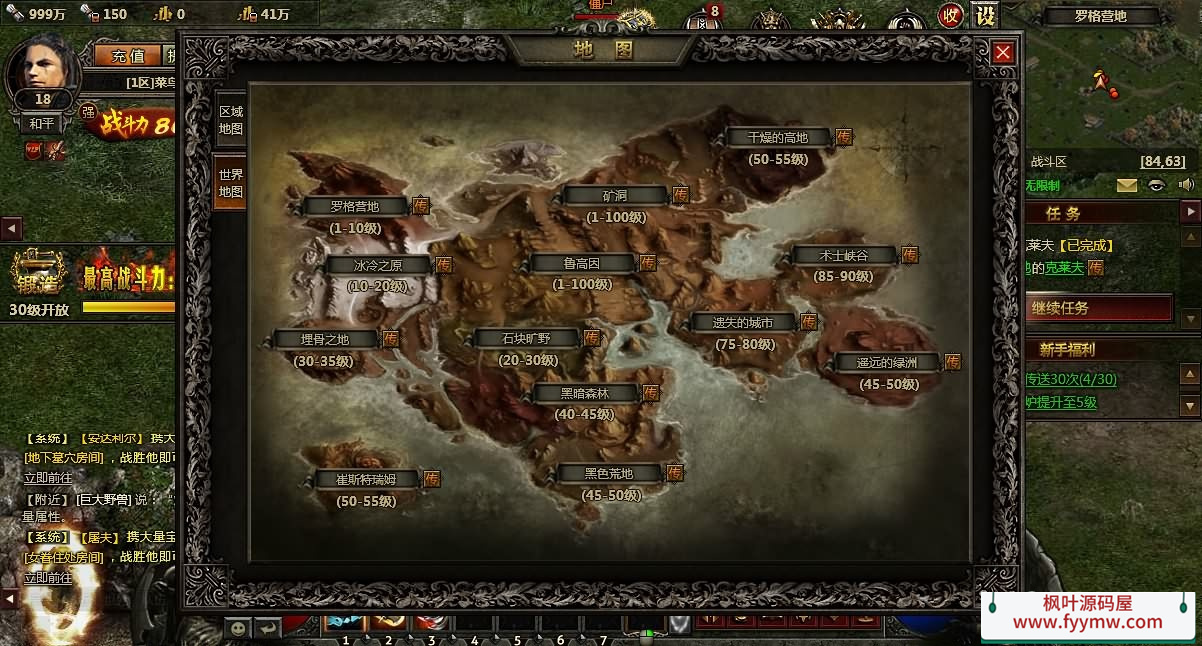
Task: Click the 传 button next to 鲁高因
Action: tap(648, 263)
